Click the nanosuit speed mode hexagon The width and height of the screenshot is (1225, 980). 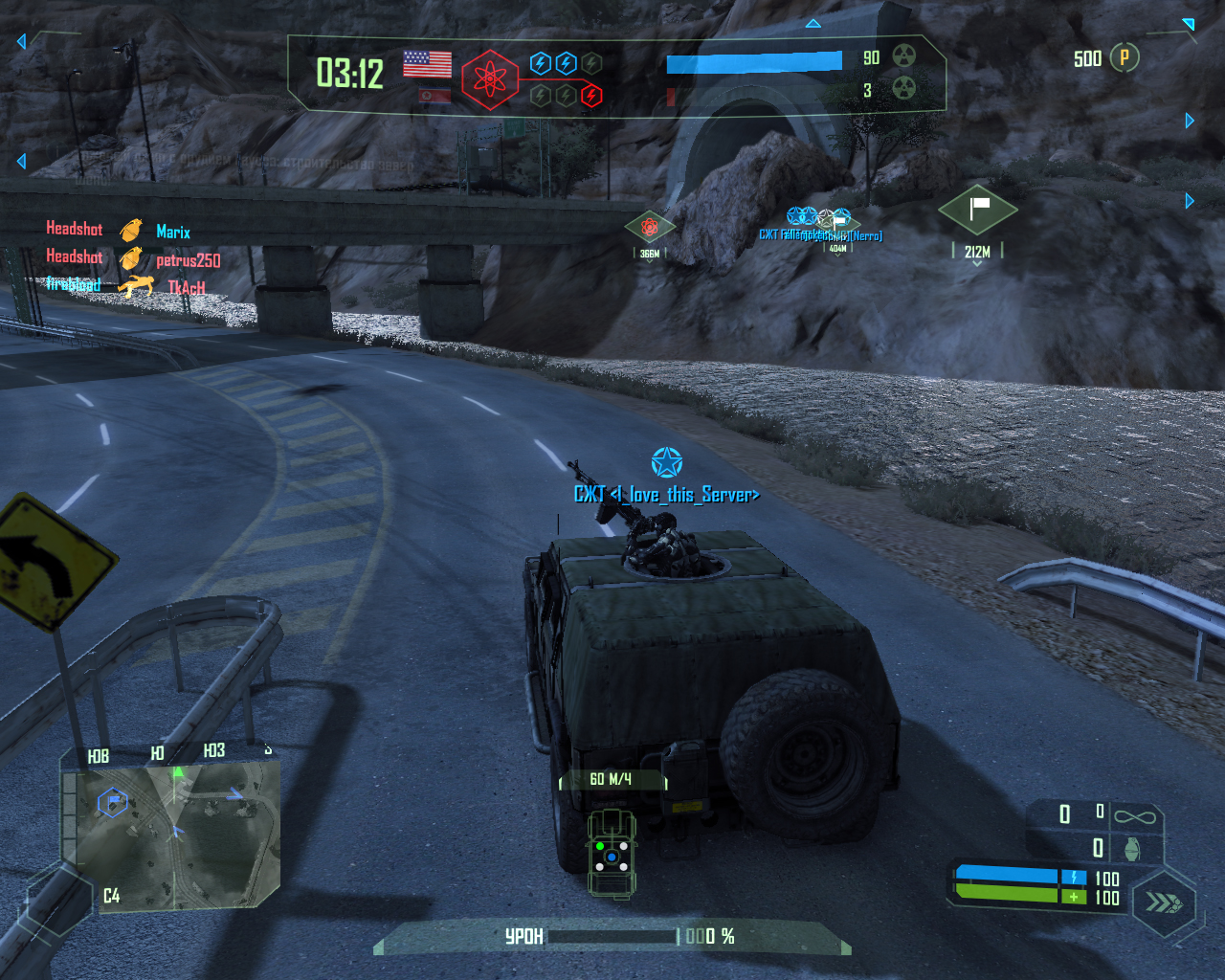(x=1164, y=902)
